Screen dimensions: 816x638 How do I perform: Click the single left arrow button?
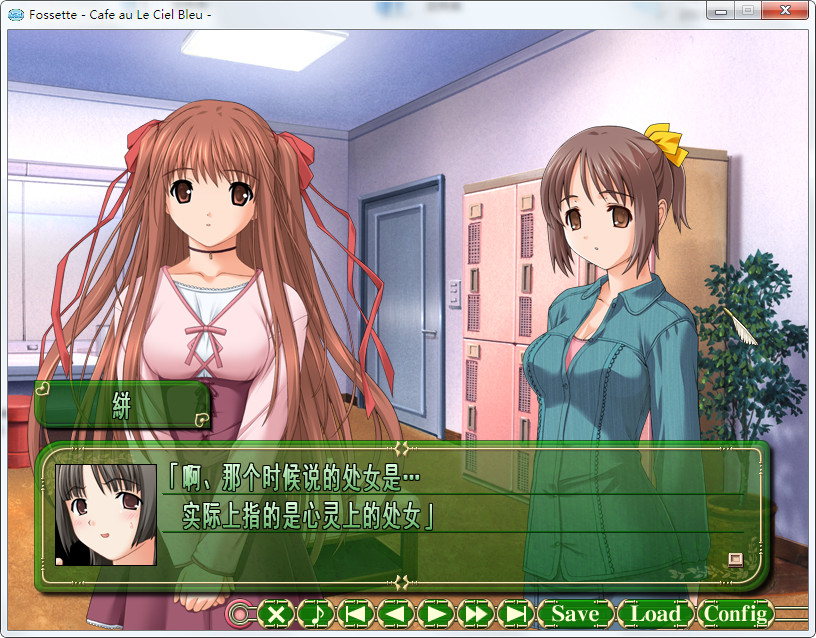tap(395, 613)
